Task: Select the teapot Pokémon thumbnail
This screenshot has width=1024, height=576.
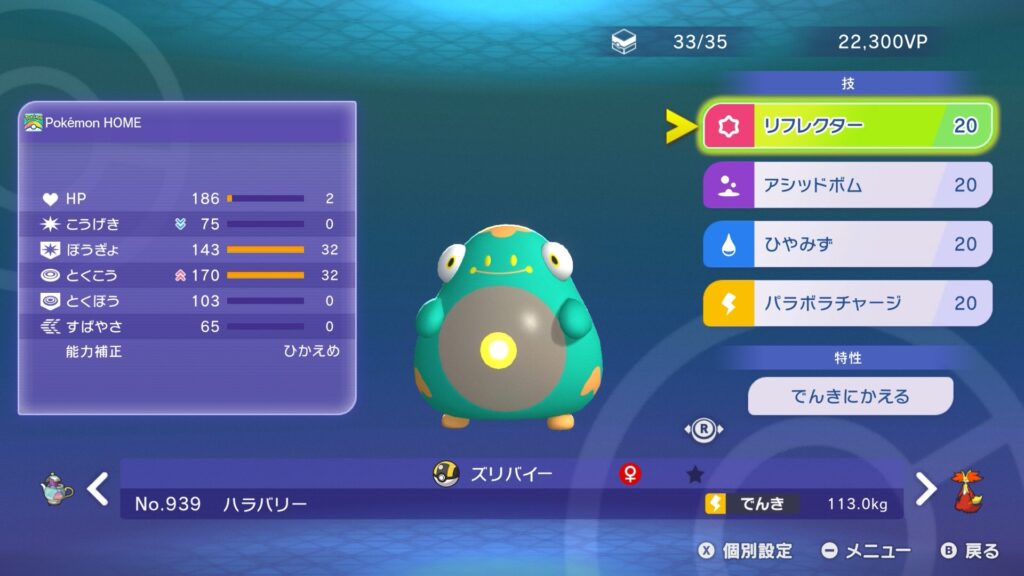Action: [56, 489]
